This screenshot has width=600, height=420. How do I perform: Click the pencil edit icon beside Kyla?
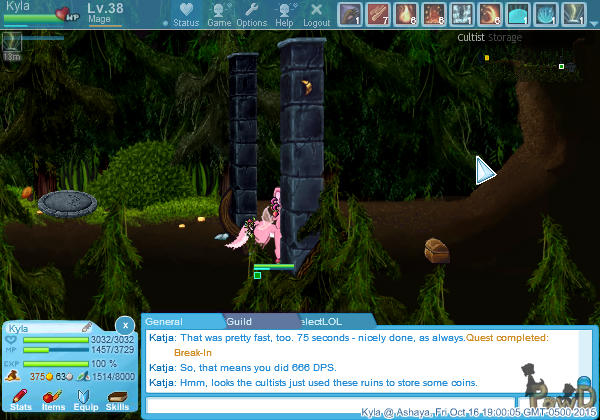87,328
